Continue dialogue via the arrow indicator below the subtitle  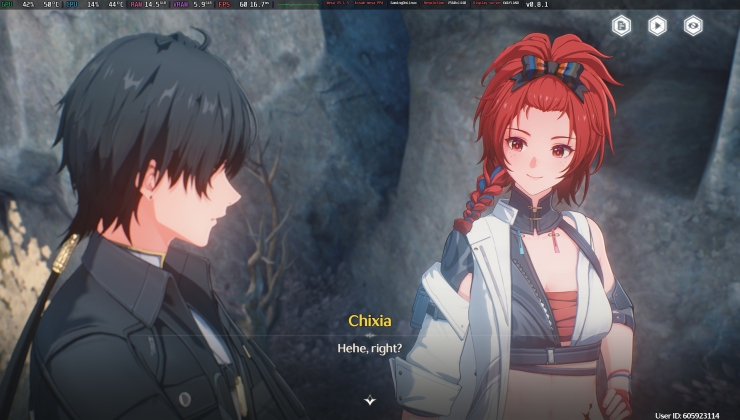click(x=370, y=399)
